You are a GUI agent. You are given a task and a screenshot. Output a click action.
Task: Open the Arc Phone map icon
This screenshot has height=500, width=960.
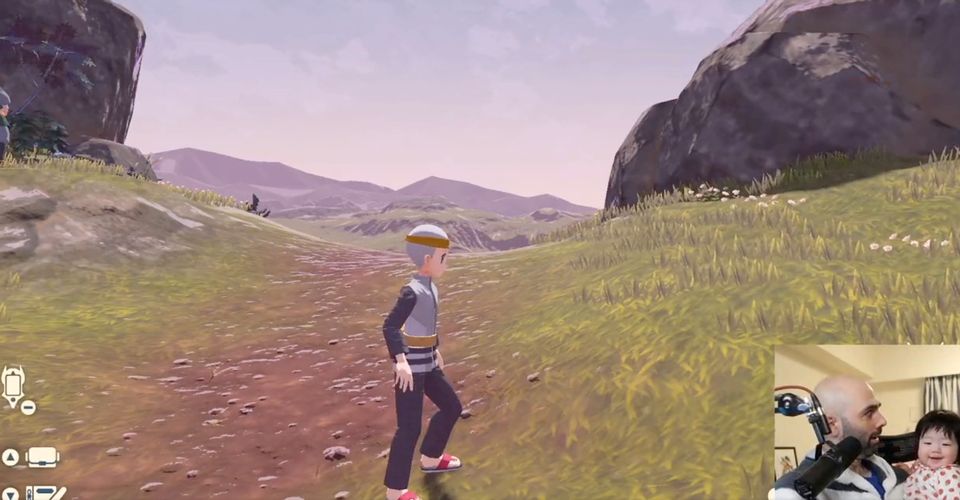click(x=14, y=386)
